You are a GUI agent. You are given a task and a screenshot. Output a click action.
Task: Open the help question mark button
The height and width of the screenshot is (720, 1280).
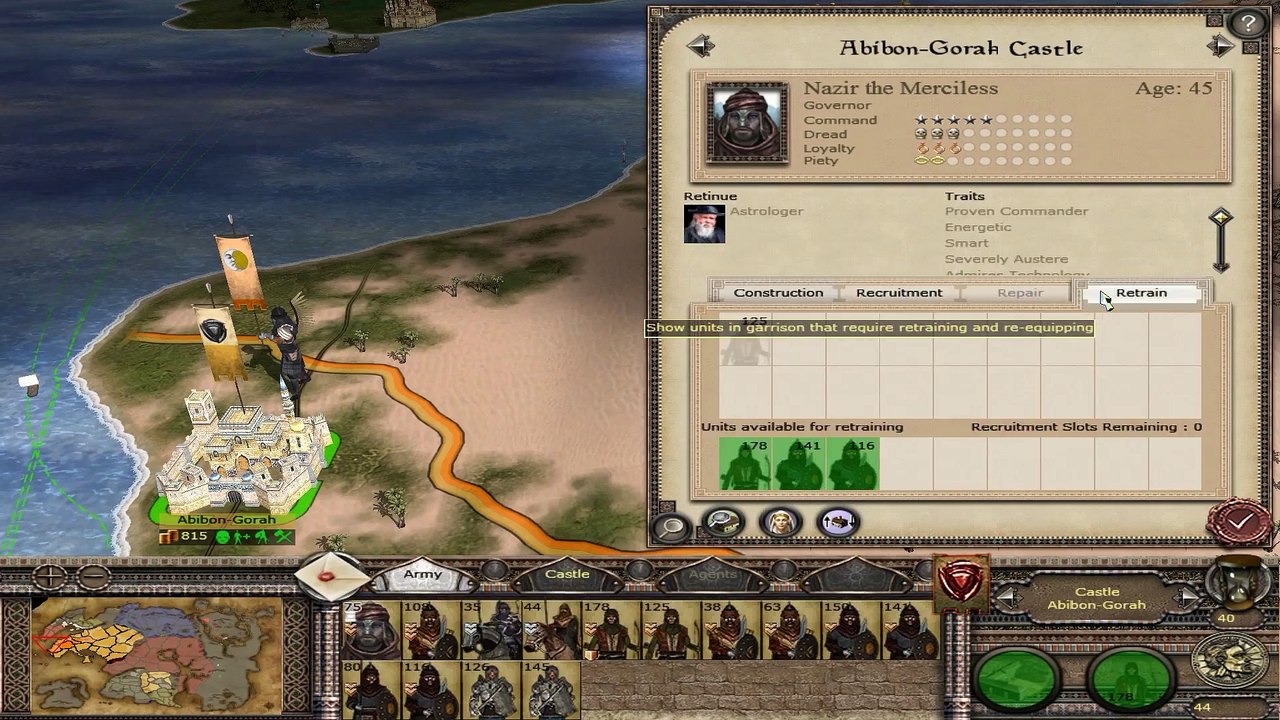(1245, 24)
